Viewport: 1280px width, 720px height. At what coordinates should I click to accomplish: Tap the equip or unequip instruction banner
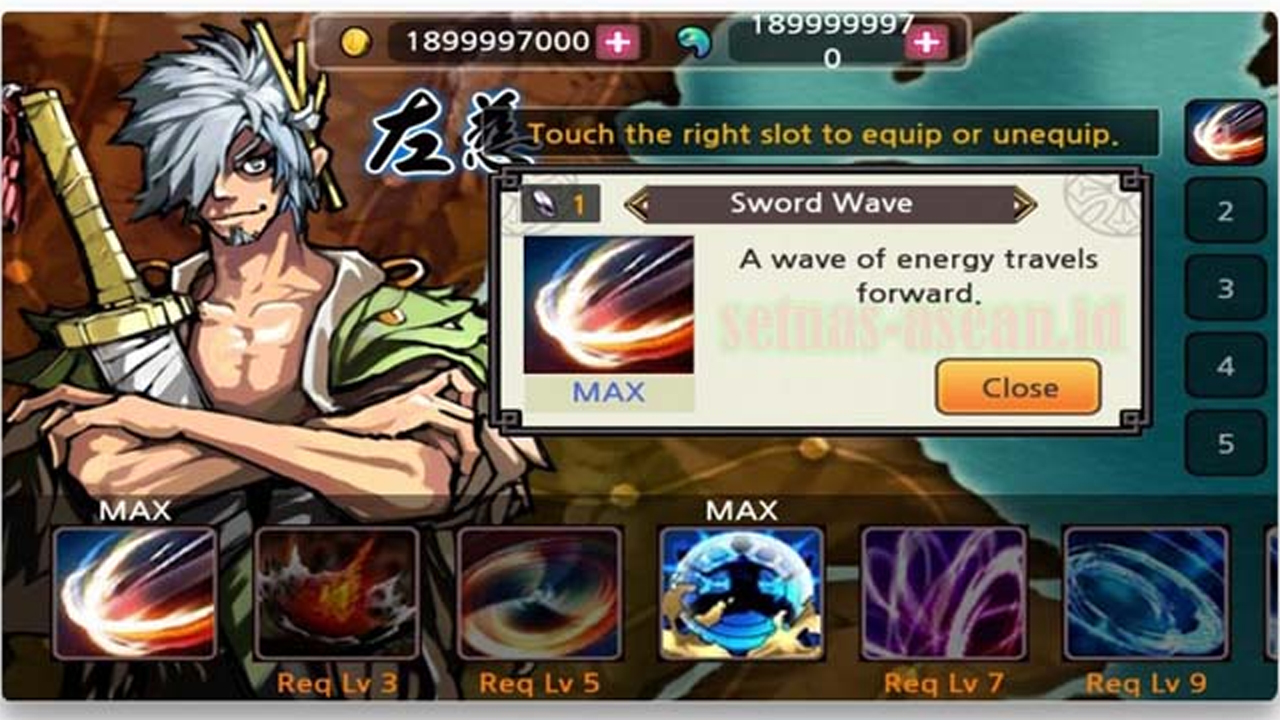[840, 132]
